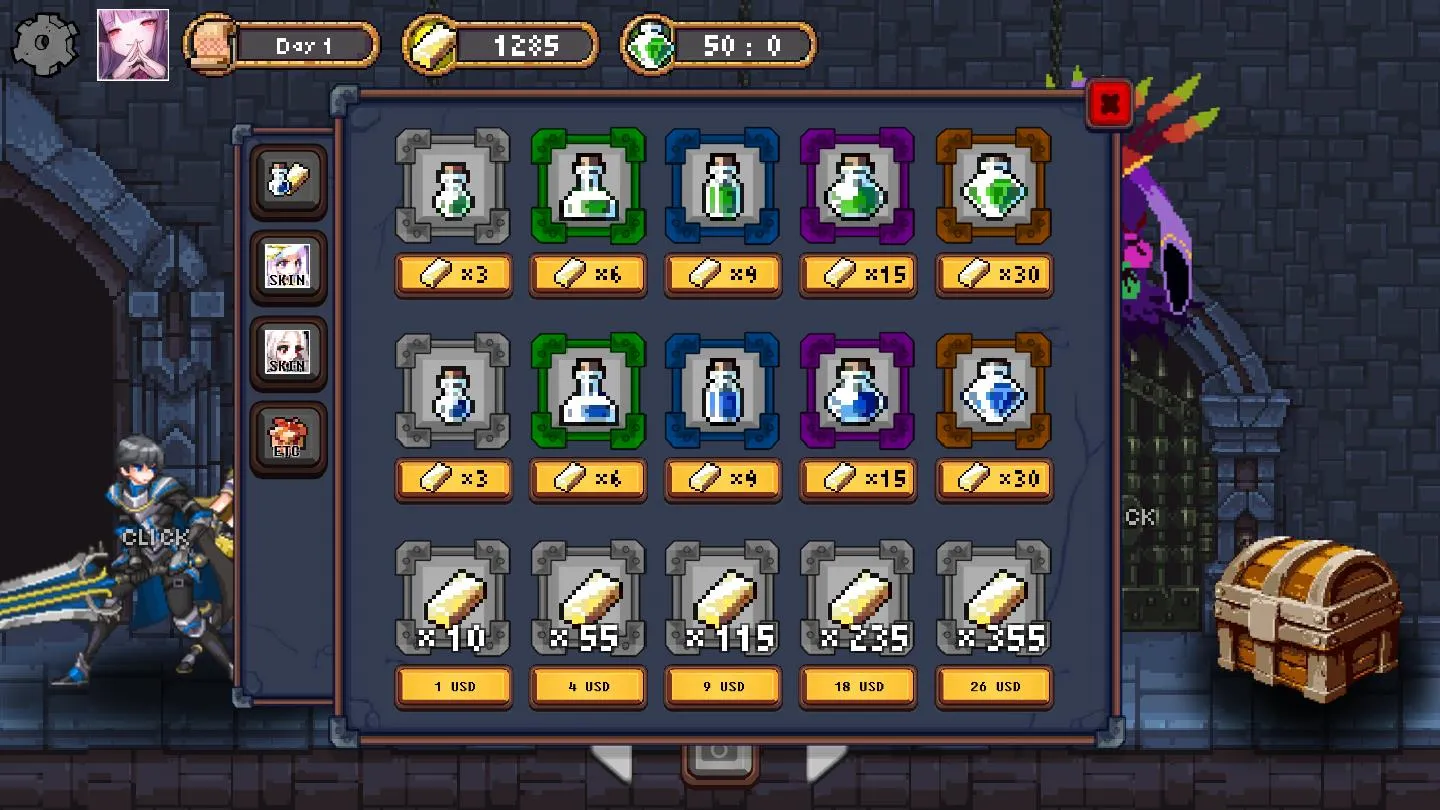1440x810 pixels.
Task: Select the purple-framed blue potion
Action: click(858, 392)
